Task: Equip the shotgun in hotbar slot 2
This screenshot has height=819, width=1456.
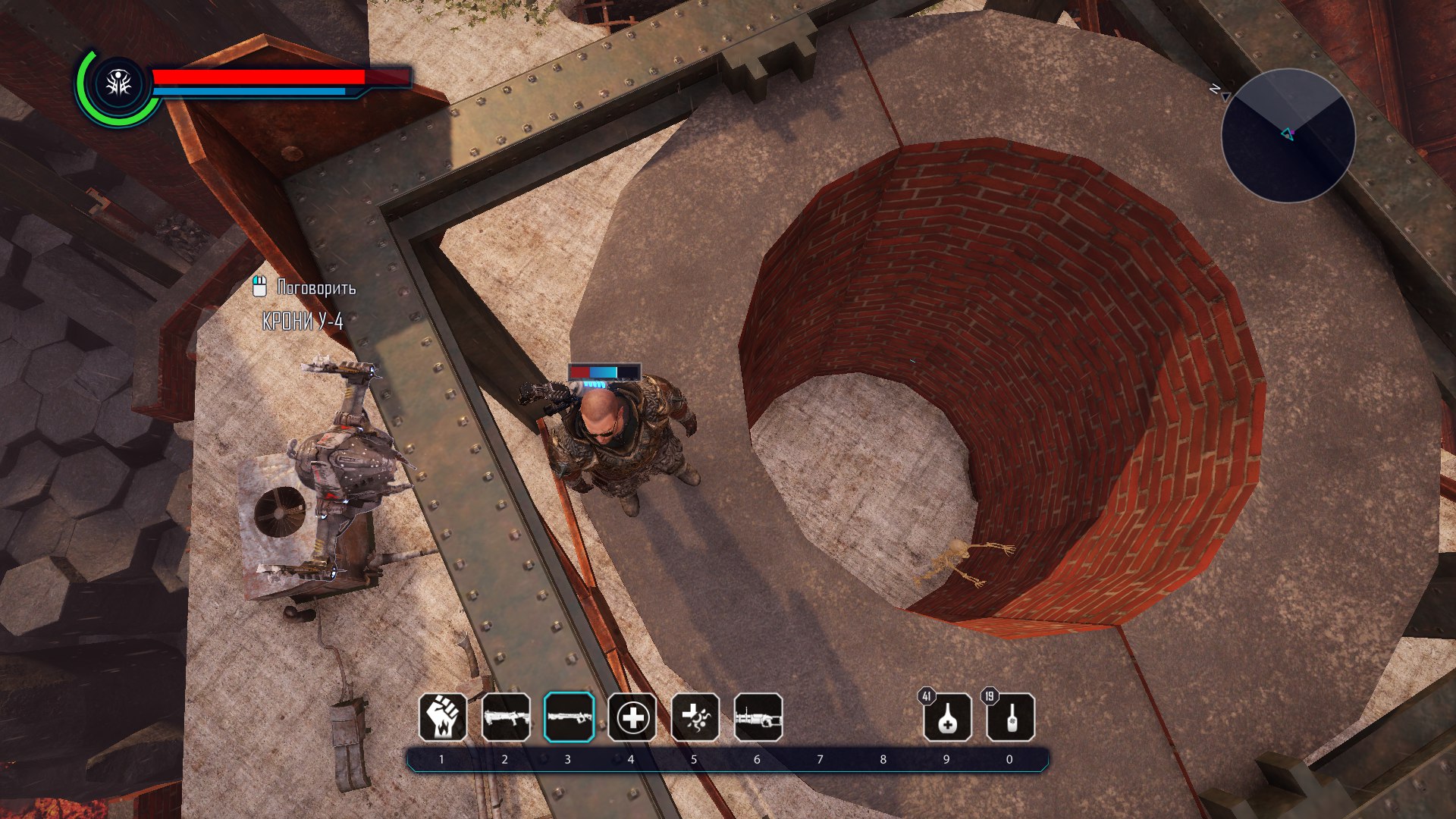Action: tap(506, 717)
